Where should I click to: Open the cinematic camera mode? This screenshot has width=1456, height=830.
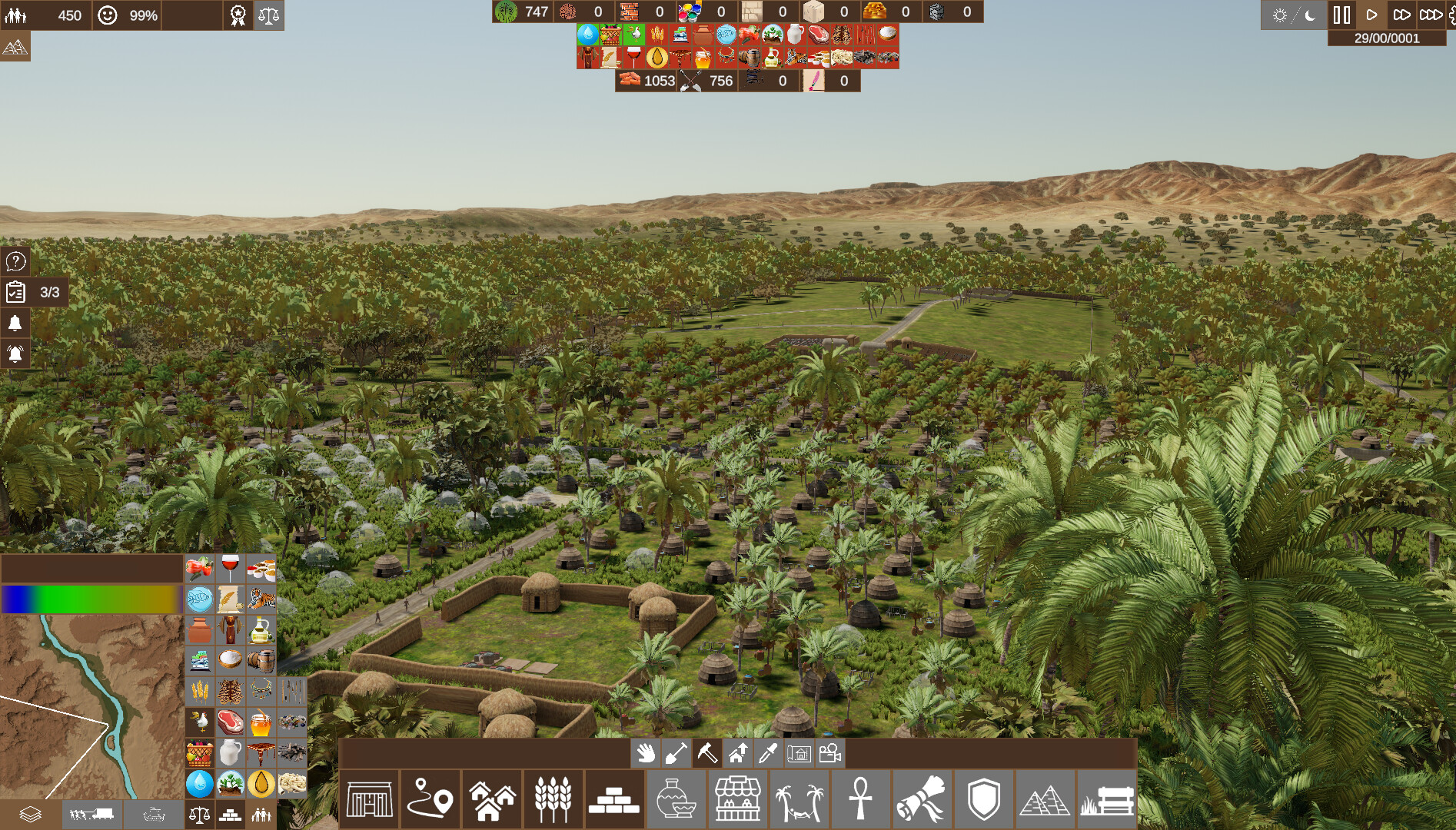829,754
